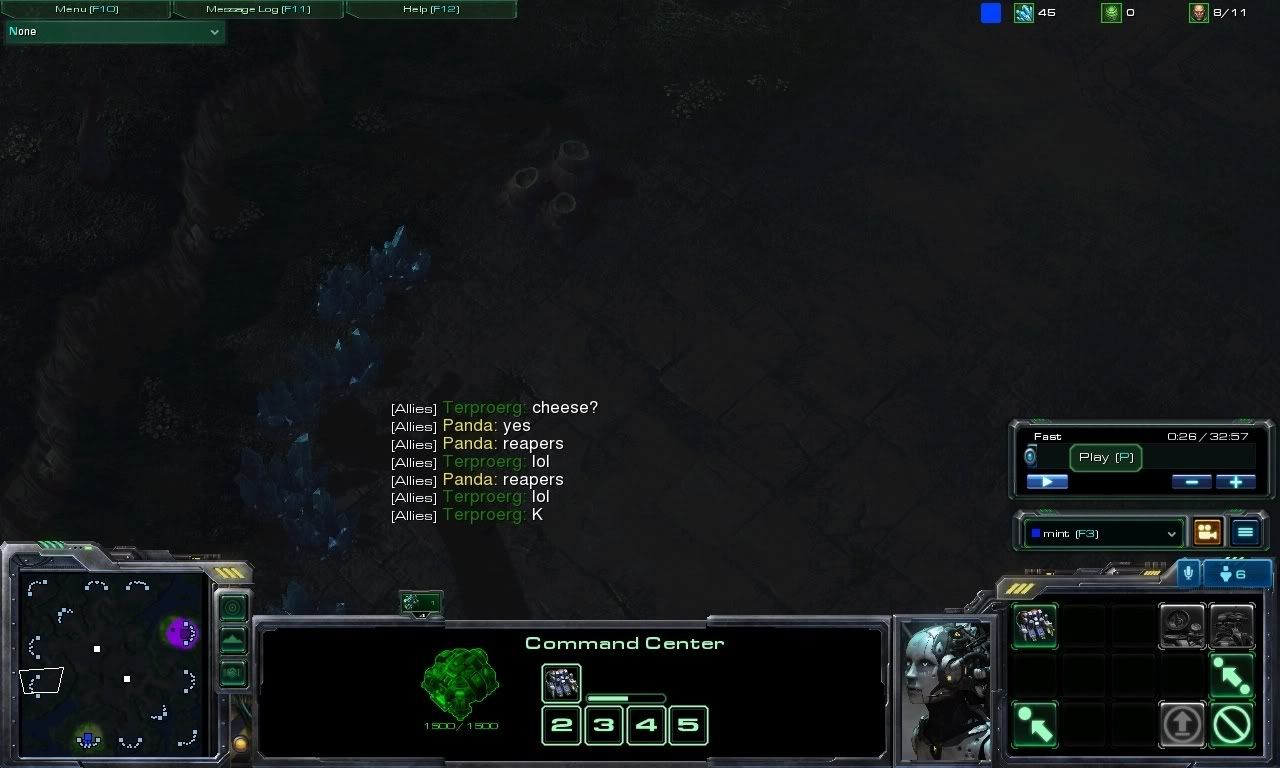
Task: Set the rally point command
Action: pyautogui.click(x=1232, y=676)
